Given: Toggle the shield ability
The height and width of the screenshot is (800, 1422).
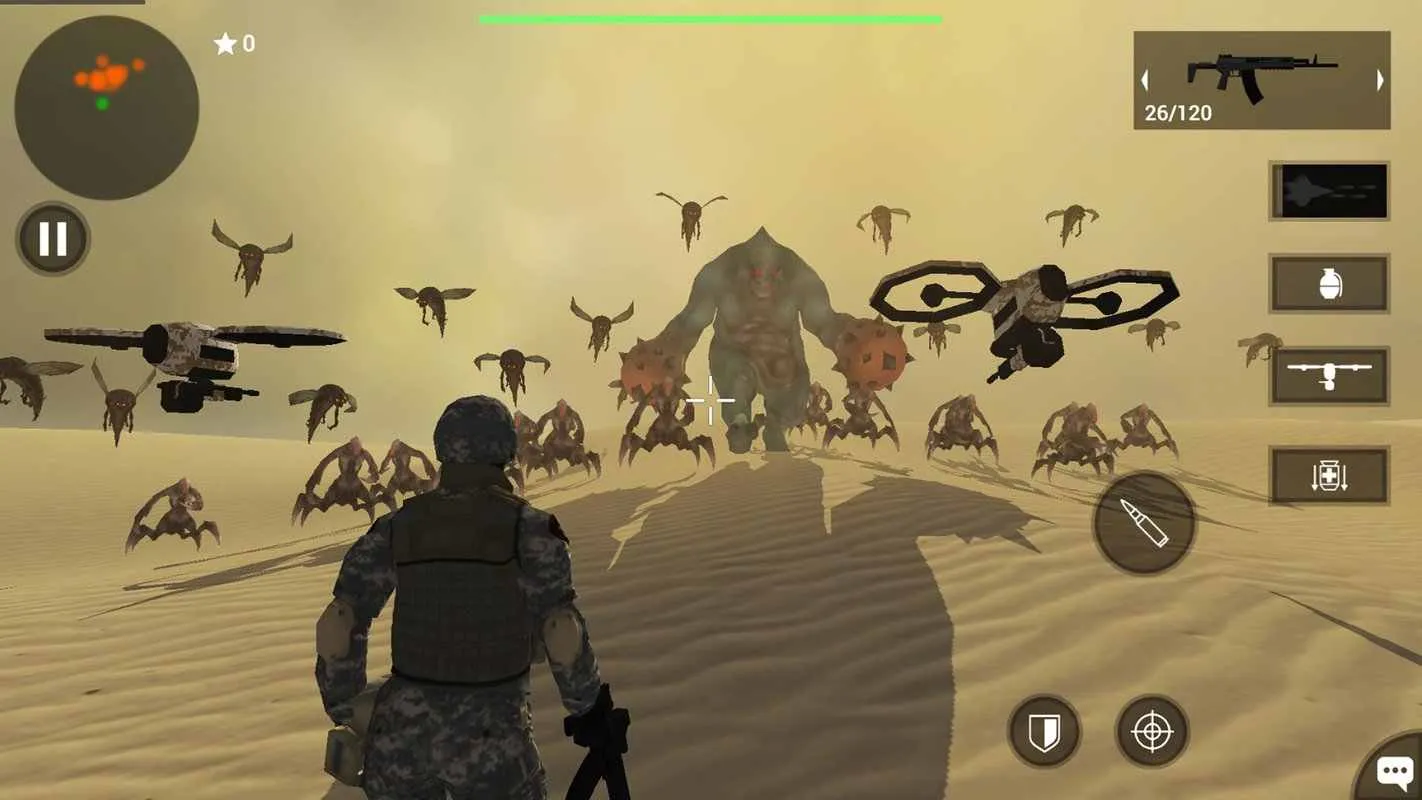Looking at the screenshot, I should tap(1043, 732).
